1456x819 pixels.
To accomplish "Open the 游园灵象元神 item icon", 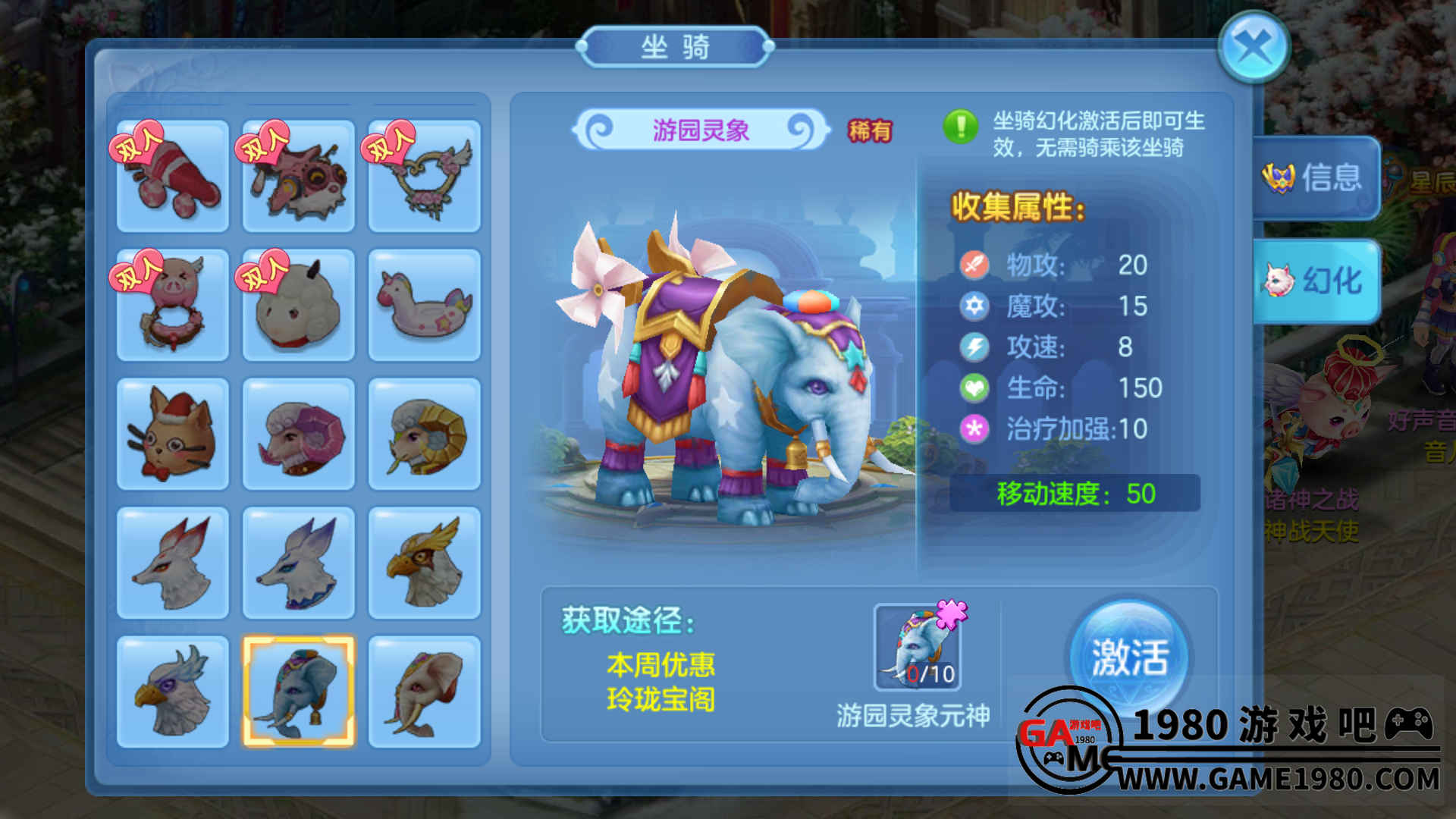I will click(x=918, y=648).
